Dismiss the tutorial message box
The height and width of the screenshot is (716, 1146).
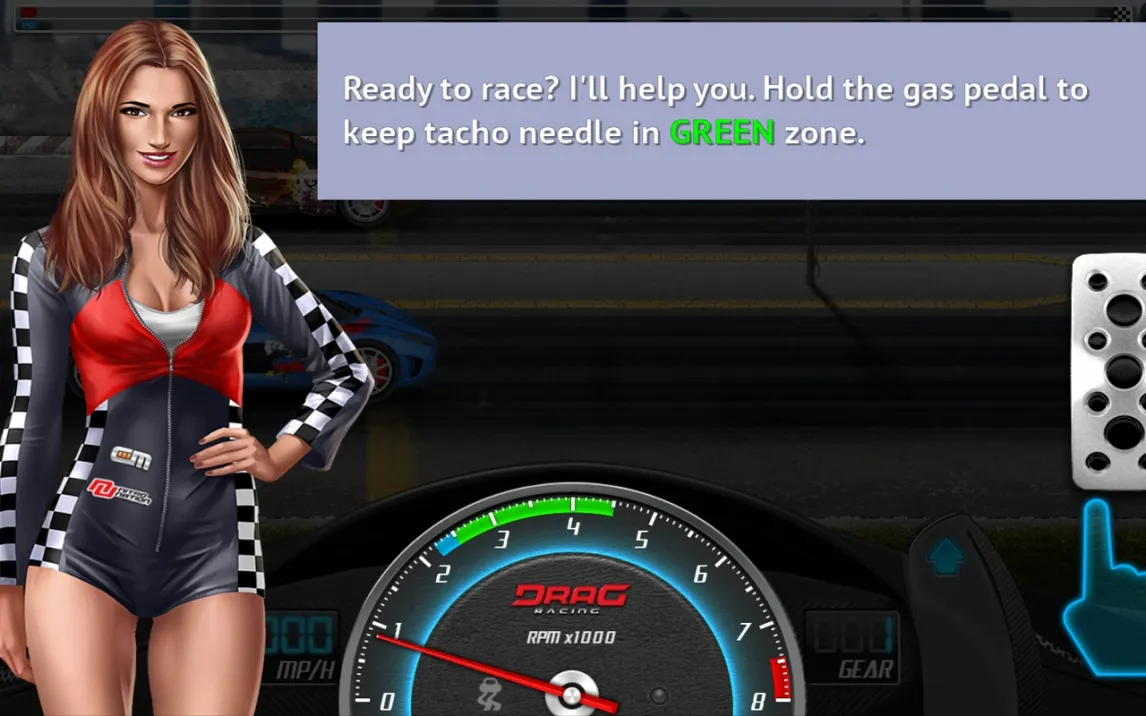coord(730,111)
